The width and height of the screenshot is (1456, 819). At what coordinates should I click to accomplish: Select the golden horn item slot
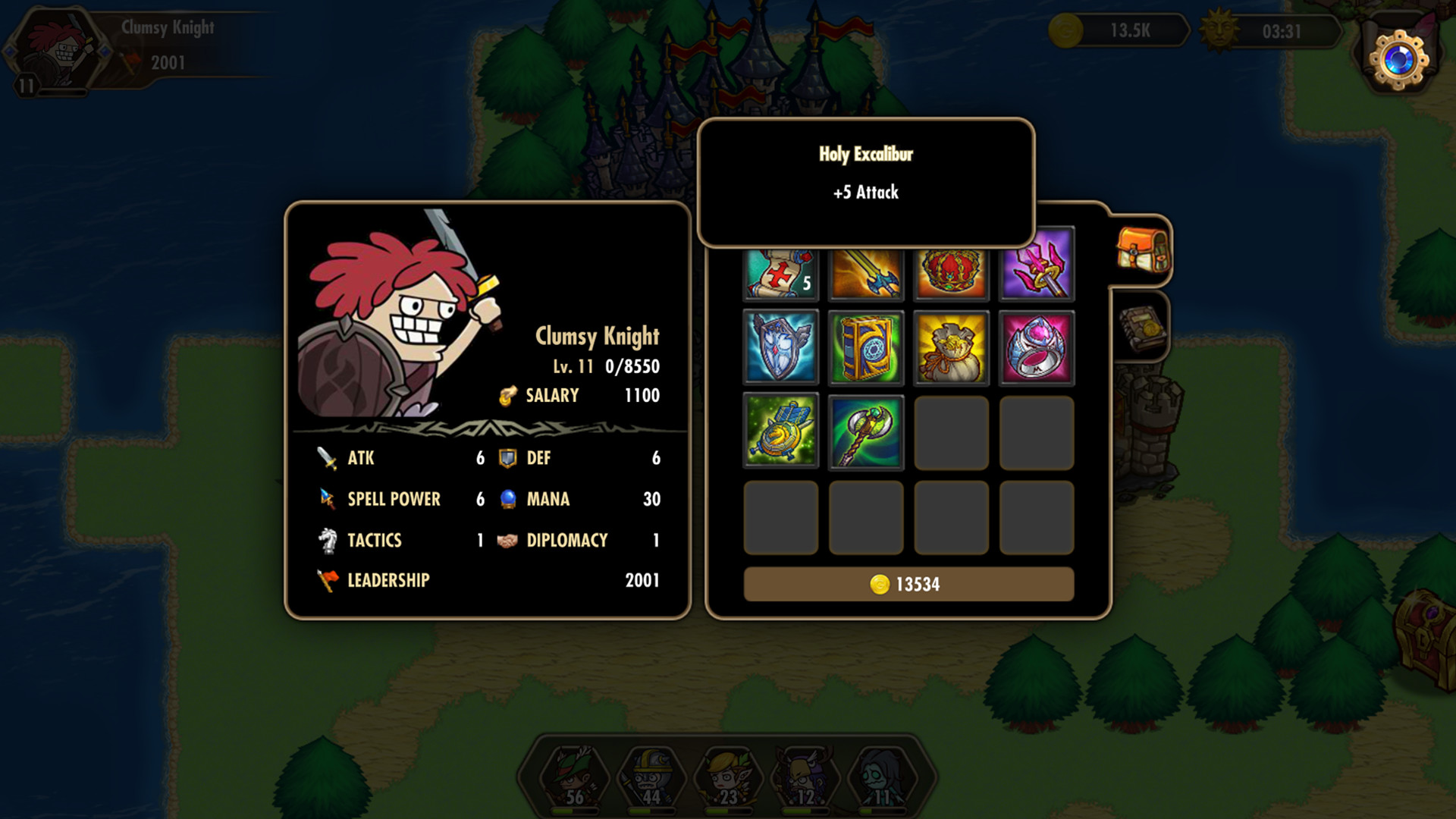tap(780, 431)
